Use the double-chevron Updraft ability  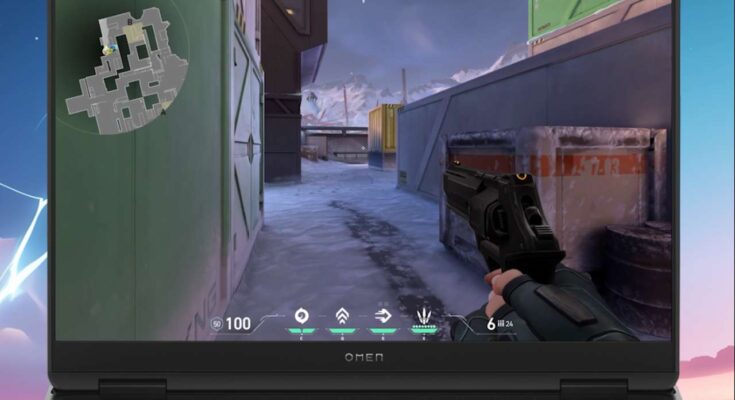point(342,317)
